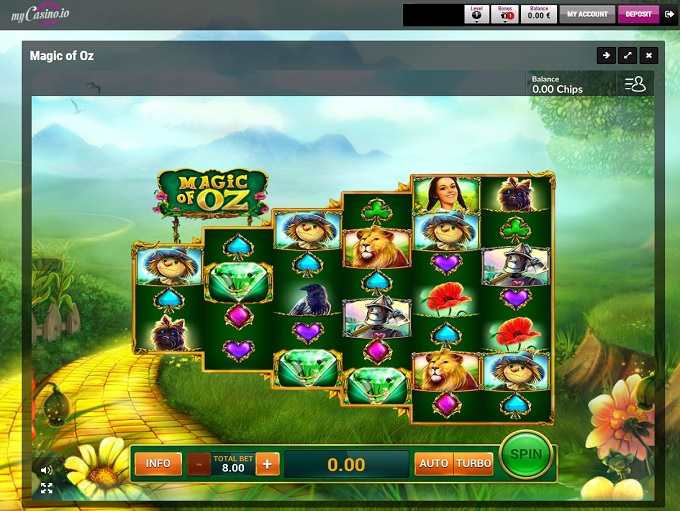Screen dimensions: 680x511
Task: Log out using the exit icon
Action: (x=668, y=14)
